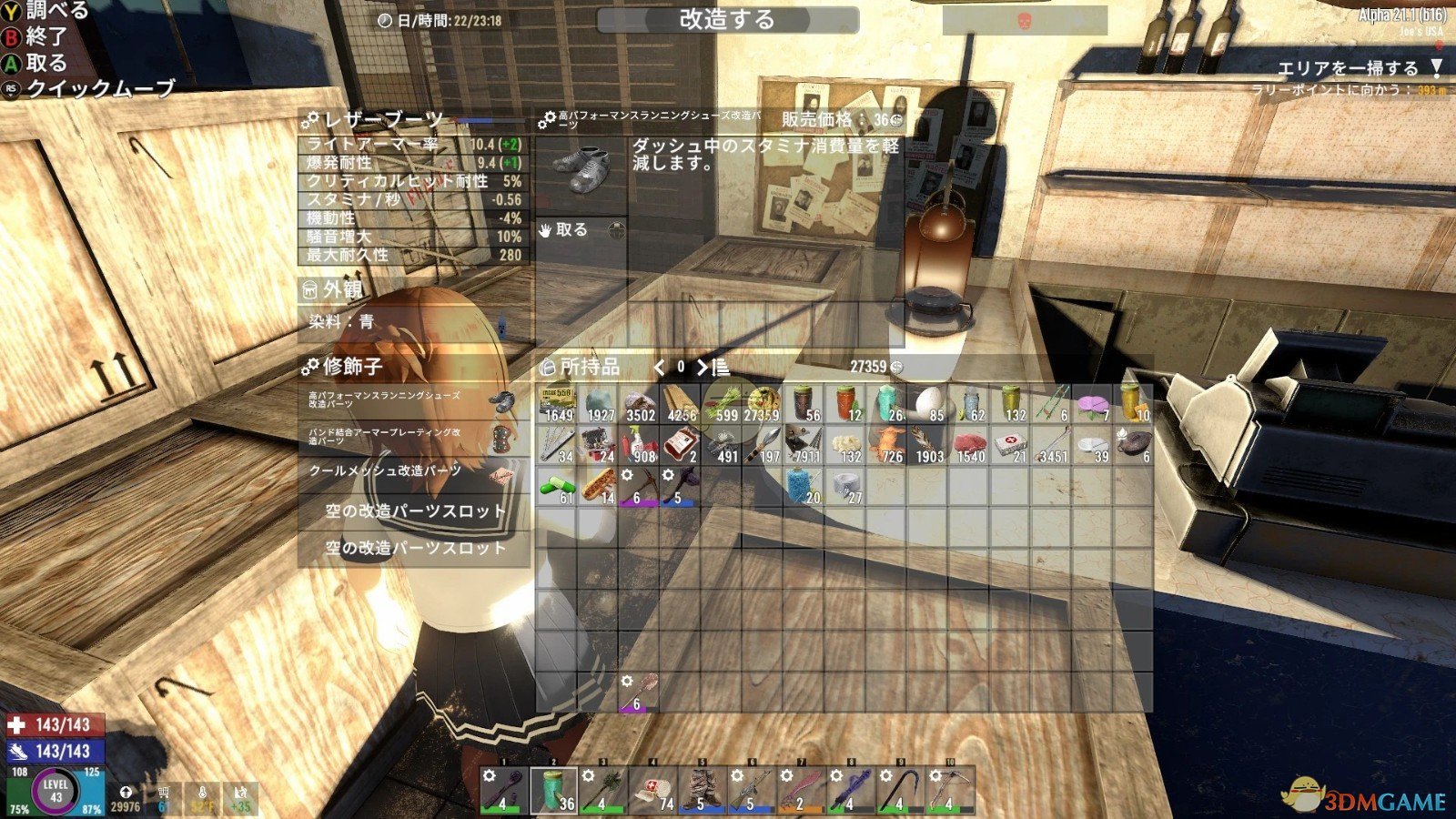Select the クールメッシュ改造パーツ mod slot
Viewport: 1456px width, 819px height.
(387, 470)
